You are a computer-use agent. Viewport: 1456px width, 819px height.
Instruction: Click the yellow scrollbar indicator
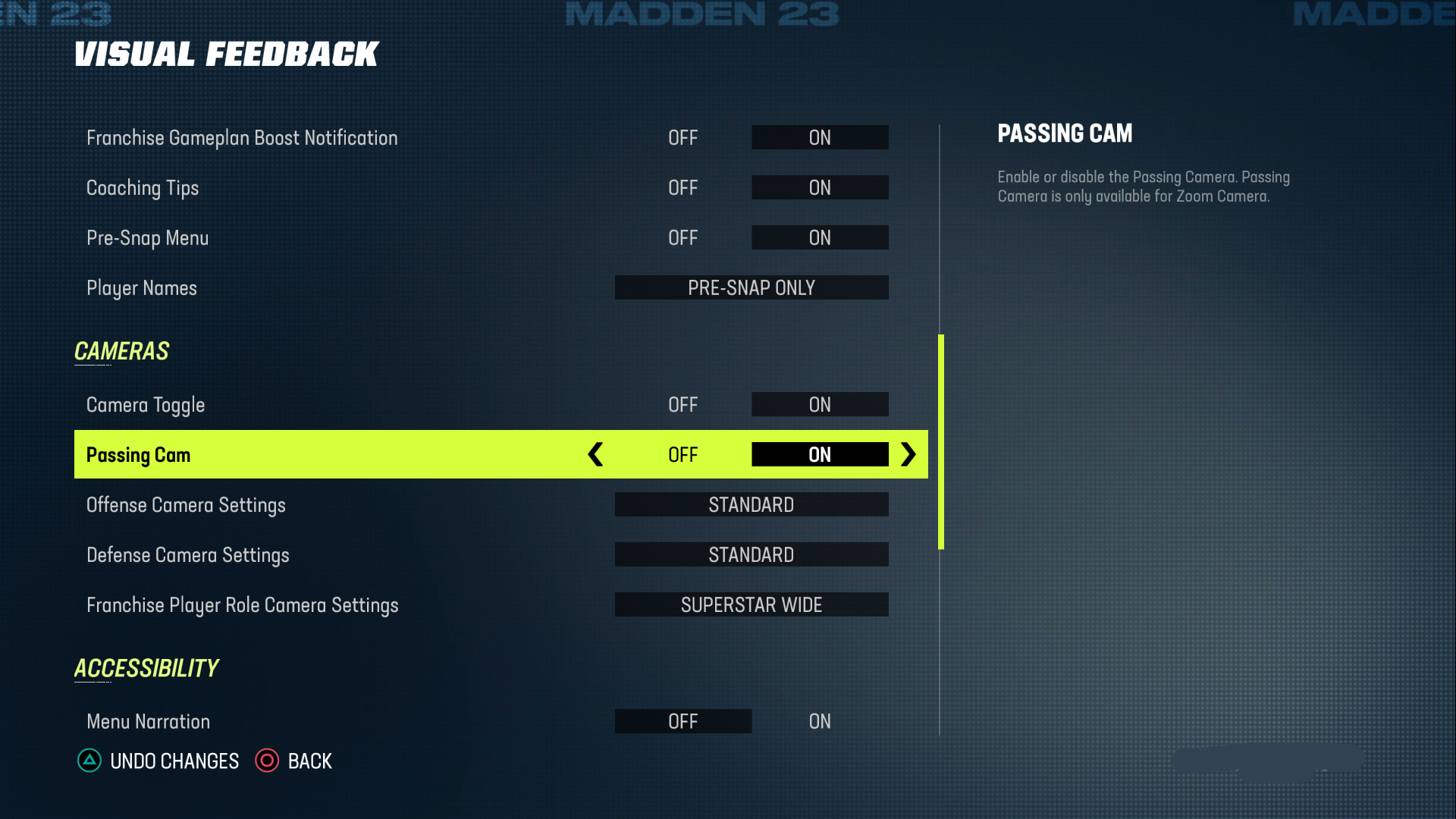pos(940,440)
